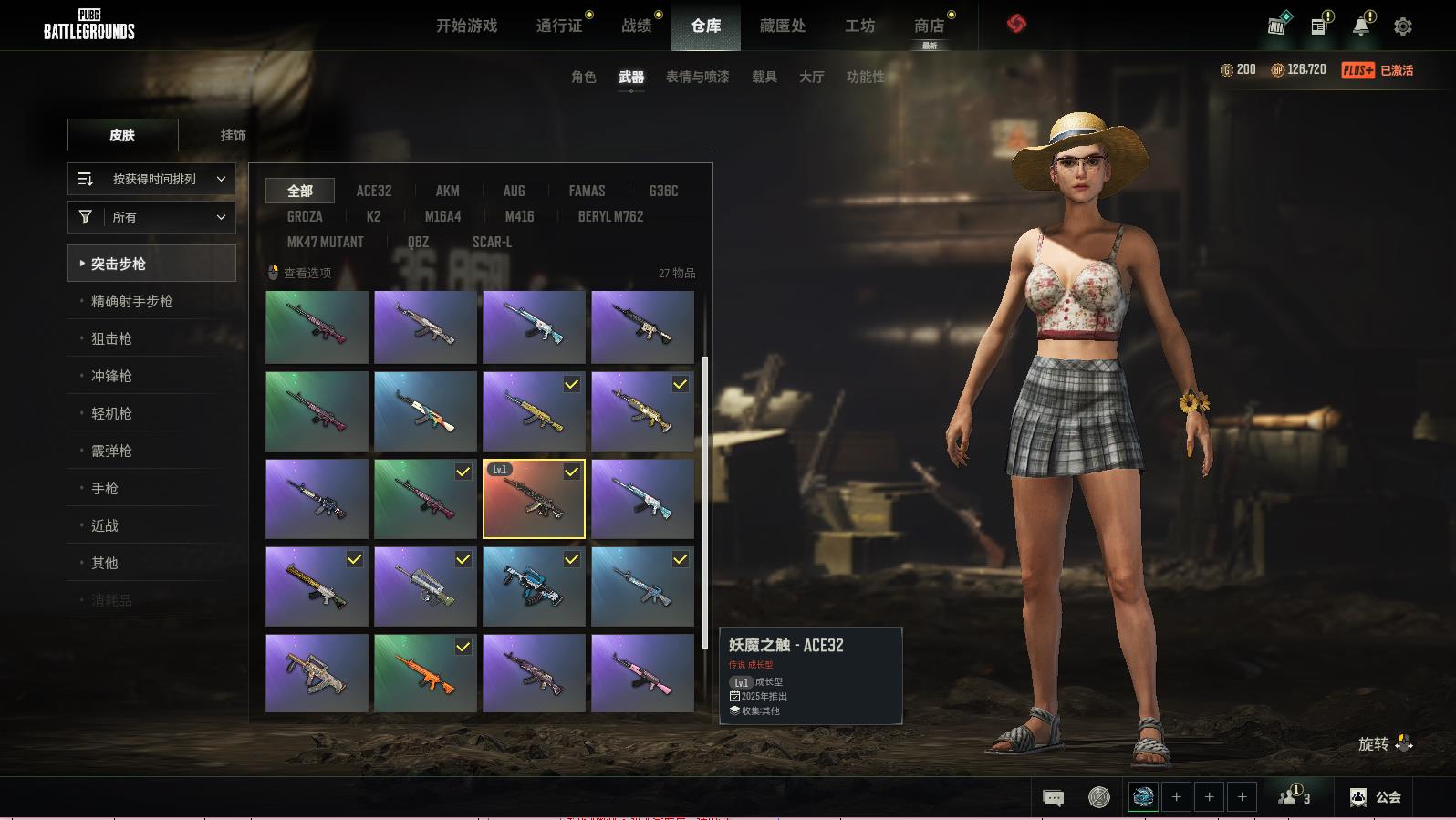This screenshot has width=1456, height=820.
Task: Open the 按获得时间排列 sort dropdown
Action: pos(151,179)
